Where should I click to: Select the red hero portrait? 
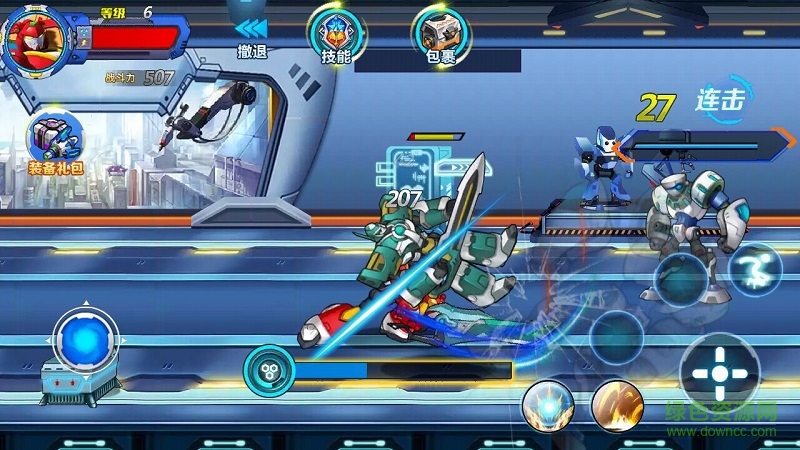pos(35,40)
